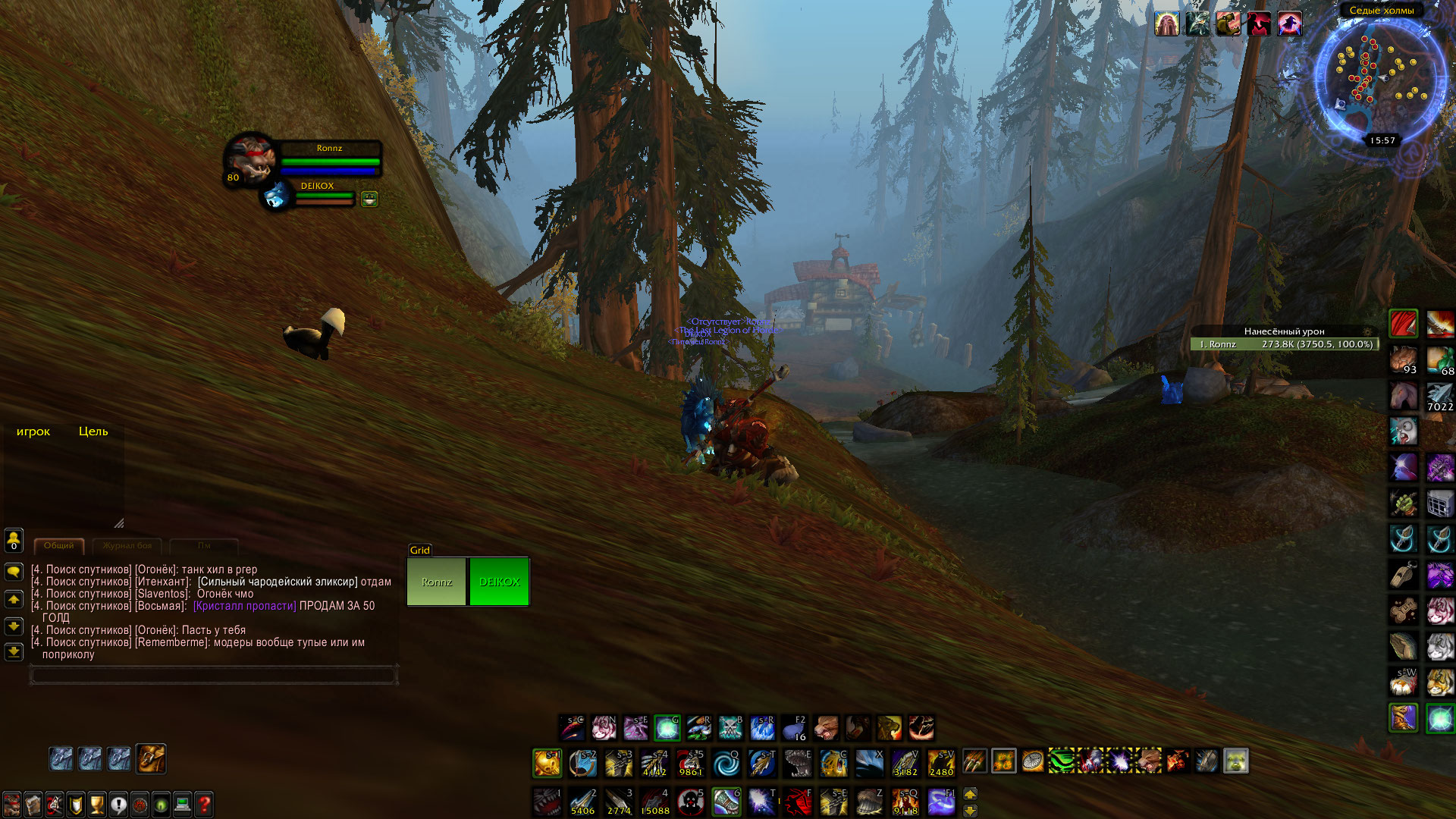Select Ronnz in the Grid frame
This screenshot has height=819, width=1456.
(437, 582)
